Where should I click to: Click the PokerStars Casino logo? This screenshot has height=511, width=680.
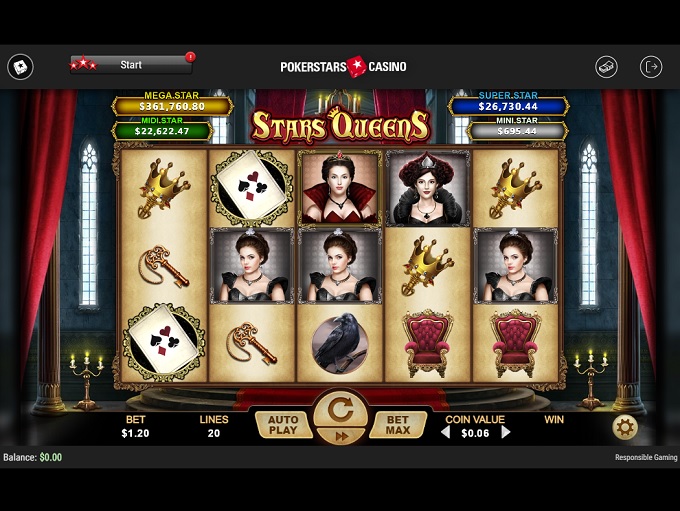(343, 66)
